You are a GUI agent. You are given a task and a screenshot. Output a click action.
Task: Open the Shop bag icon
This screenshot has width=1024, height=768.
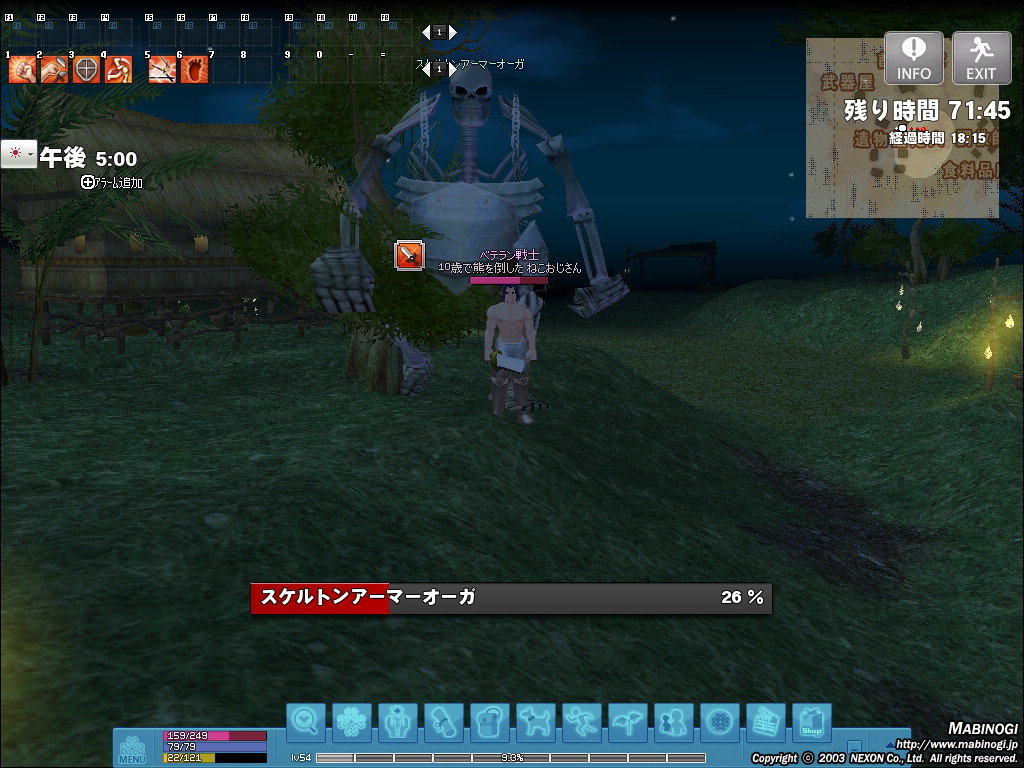coord(811,721)
